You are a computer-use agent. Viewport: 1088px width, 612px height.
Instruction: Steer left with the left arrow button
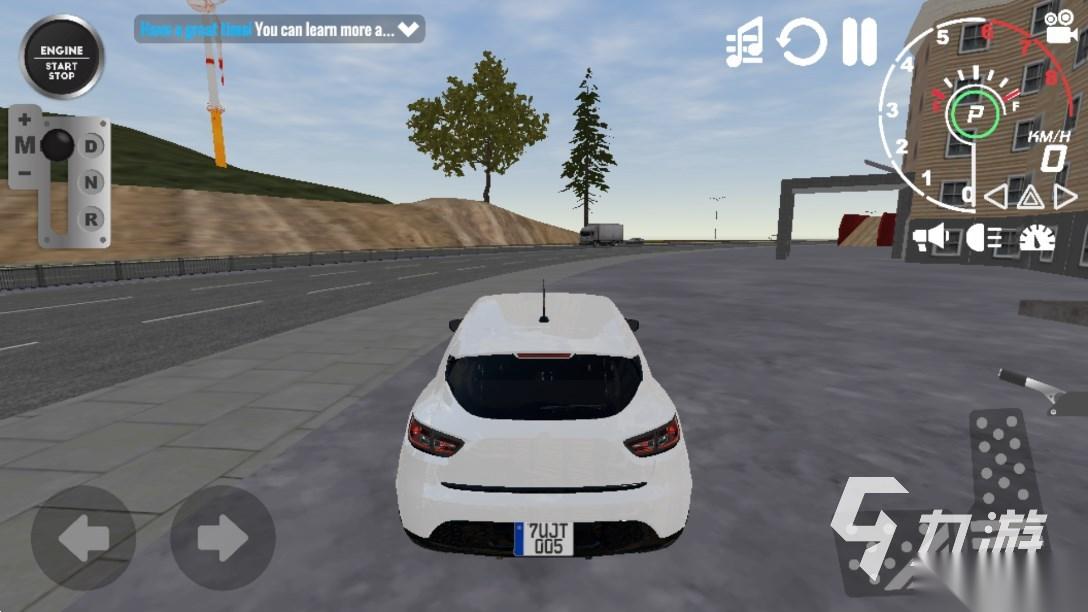[x=83, y=540]
